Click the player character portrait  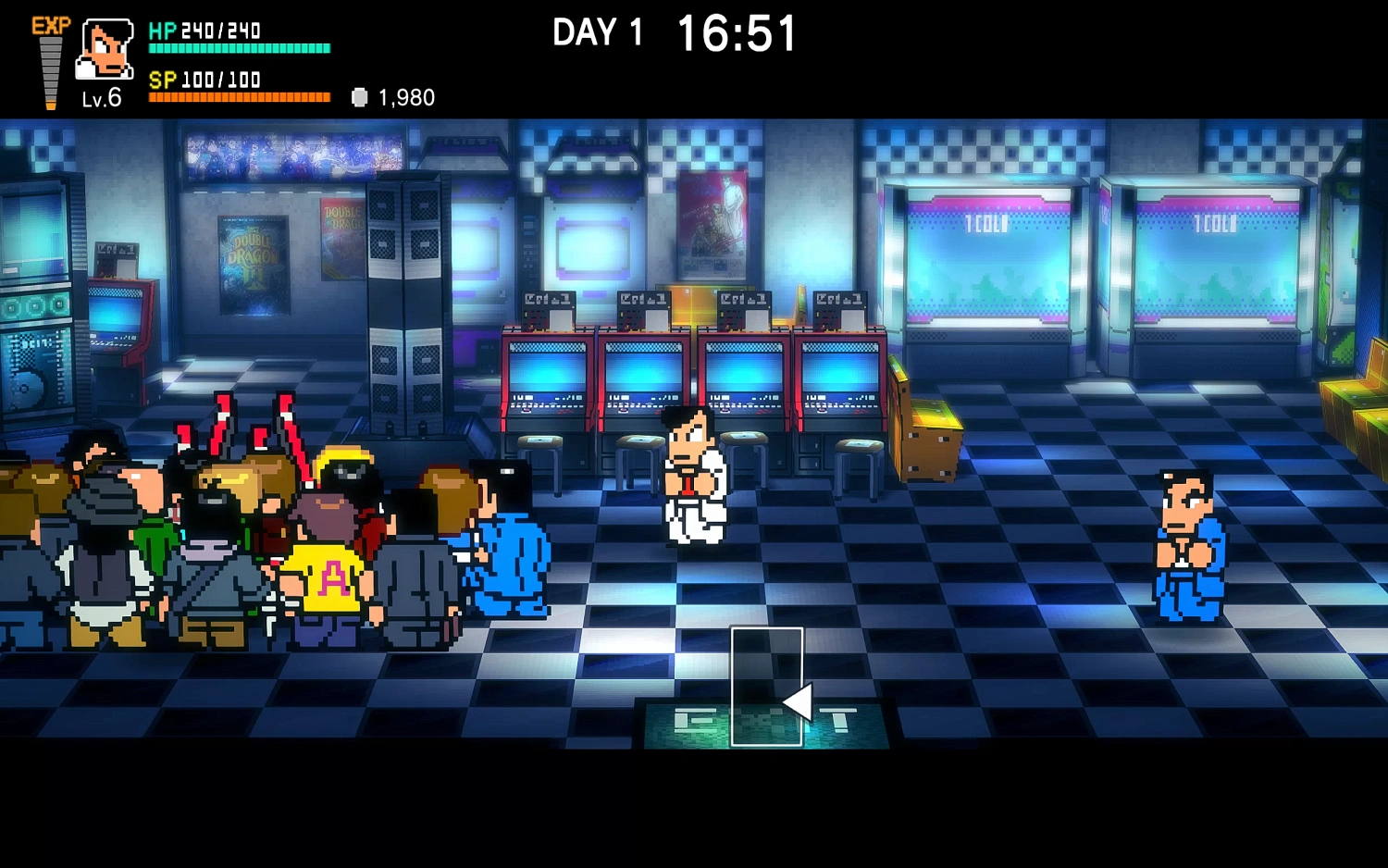105,49
